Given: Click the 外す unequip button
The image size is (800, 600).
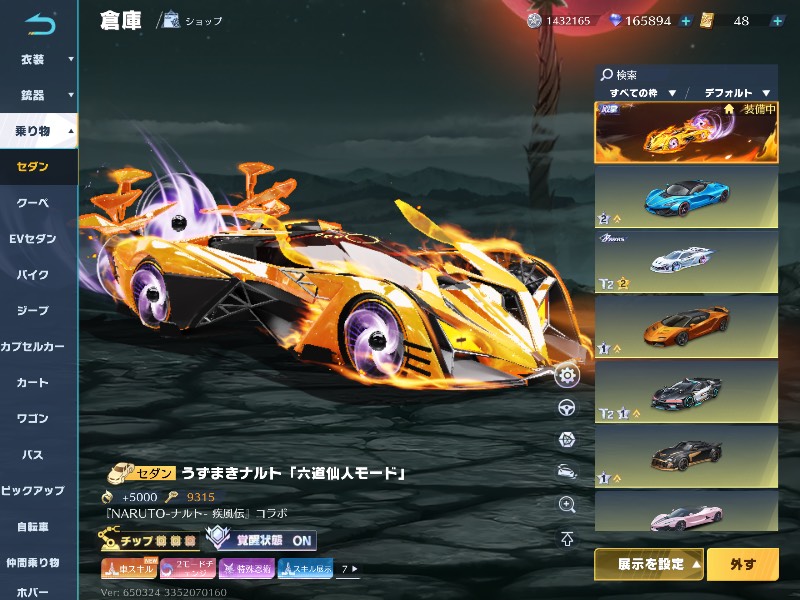Looking at the screenshot, I should click(742, 564).
